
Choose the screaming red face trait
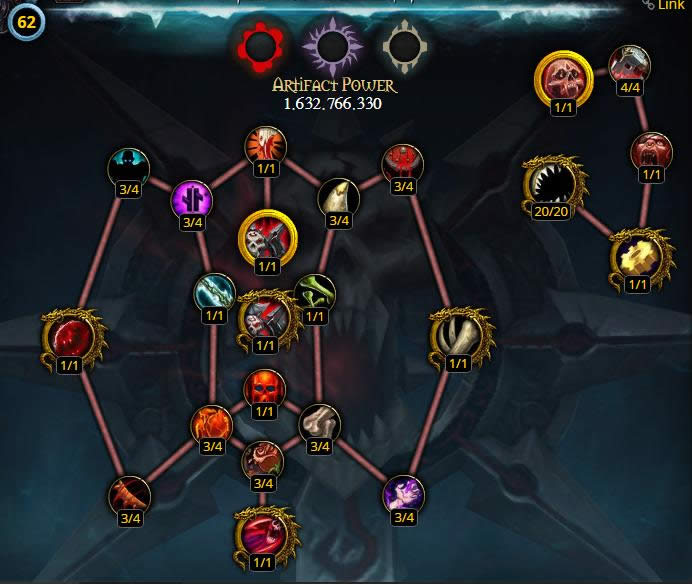(652, 152)
